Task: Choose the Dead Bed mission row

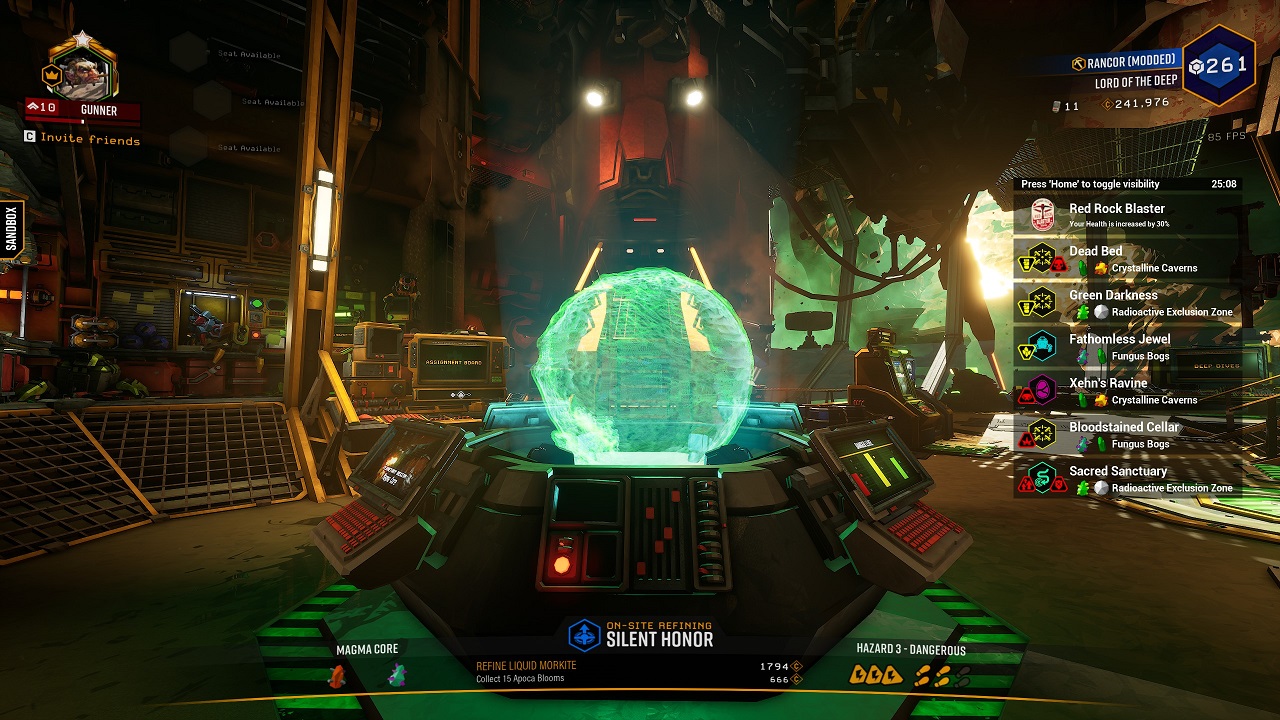Action: coord(1127,259)
